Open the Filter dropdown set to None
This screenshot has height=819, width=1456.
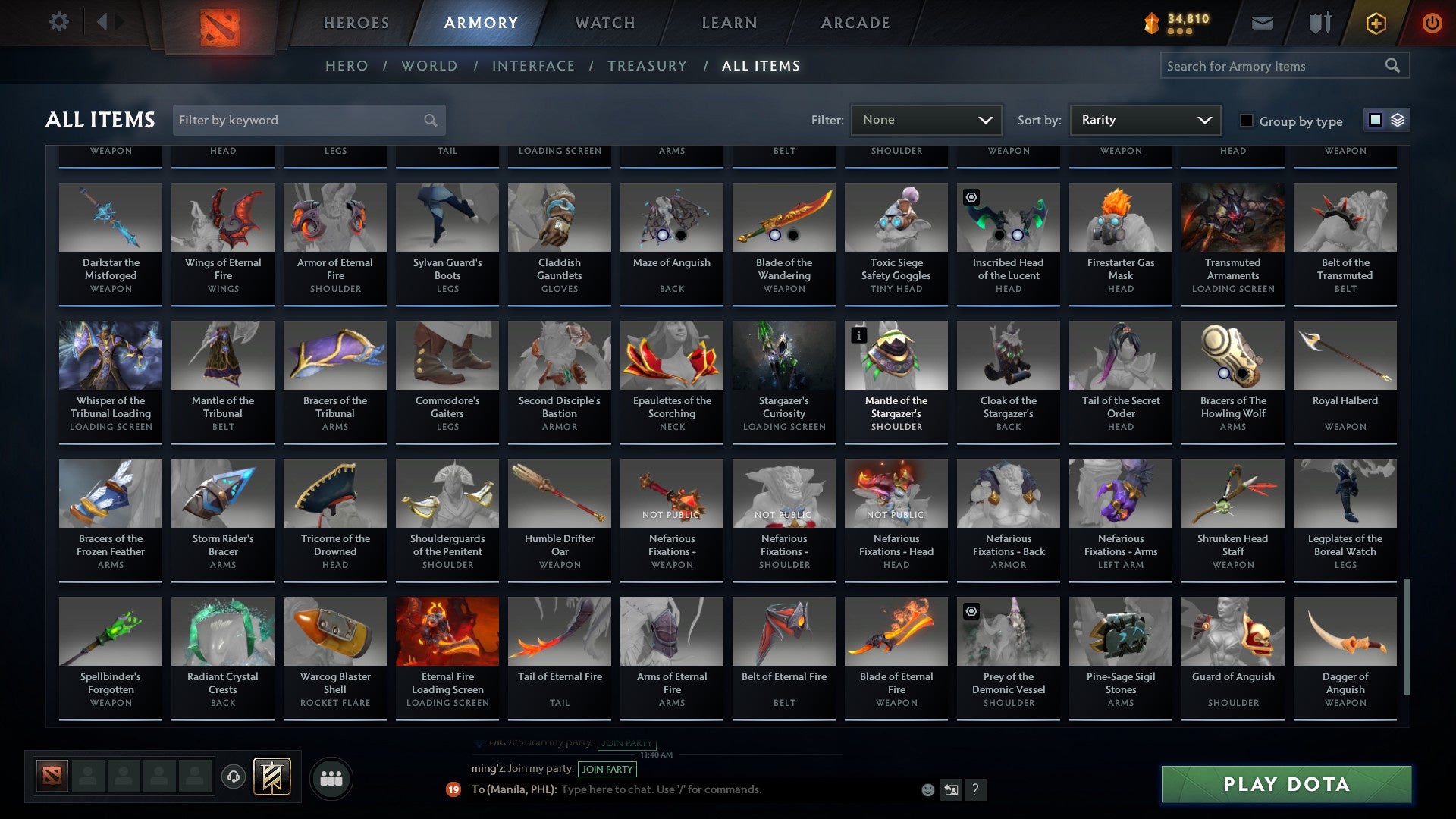(926, 119)
